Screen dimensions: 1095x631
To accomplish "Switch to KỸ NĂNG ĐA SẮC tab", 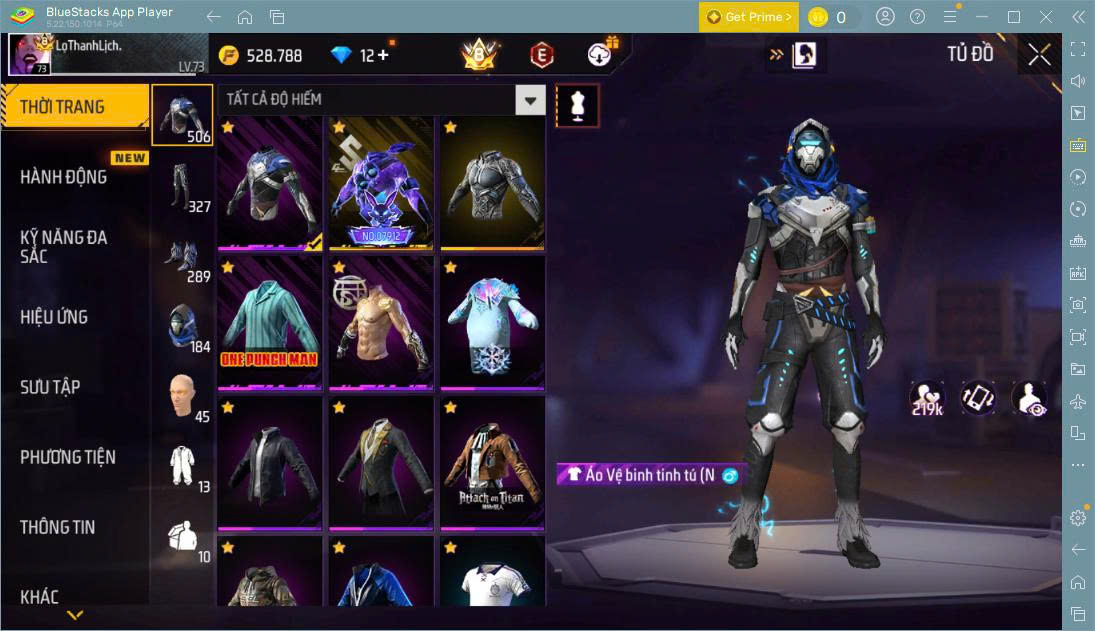I will pyautogui.click(x=64, y=247).
